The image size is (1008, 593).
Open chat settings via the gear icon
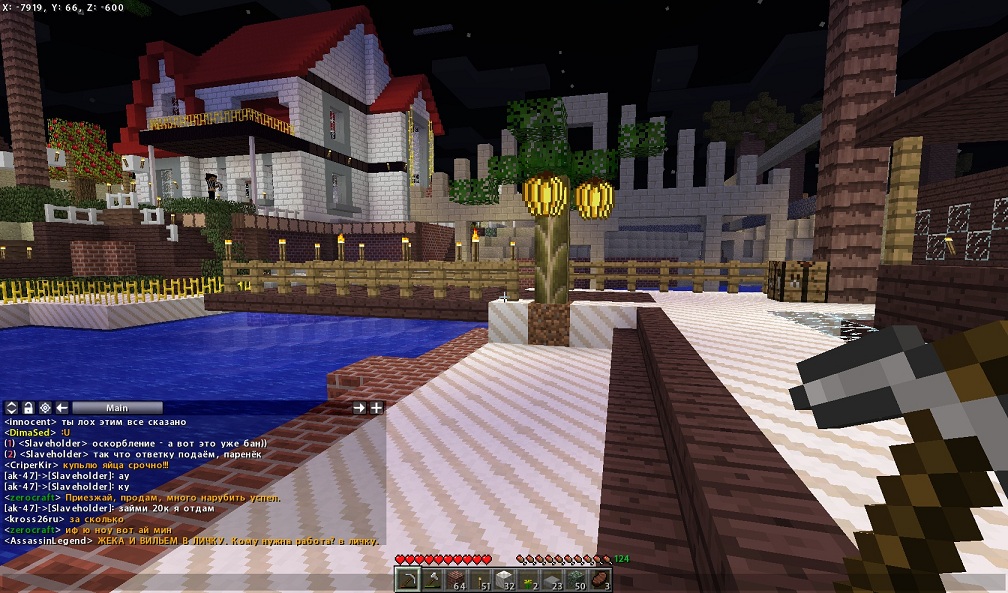click(45, 408)
